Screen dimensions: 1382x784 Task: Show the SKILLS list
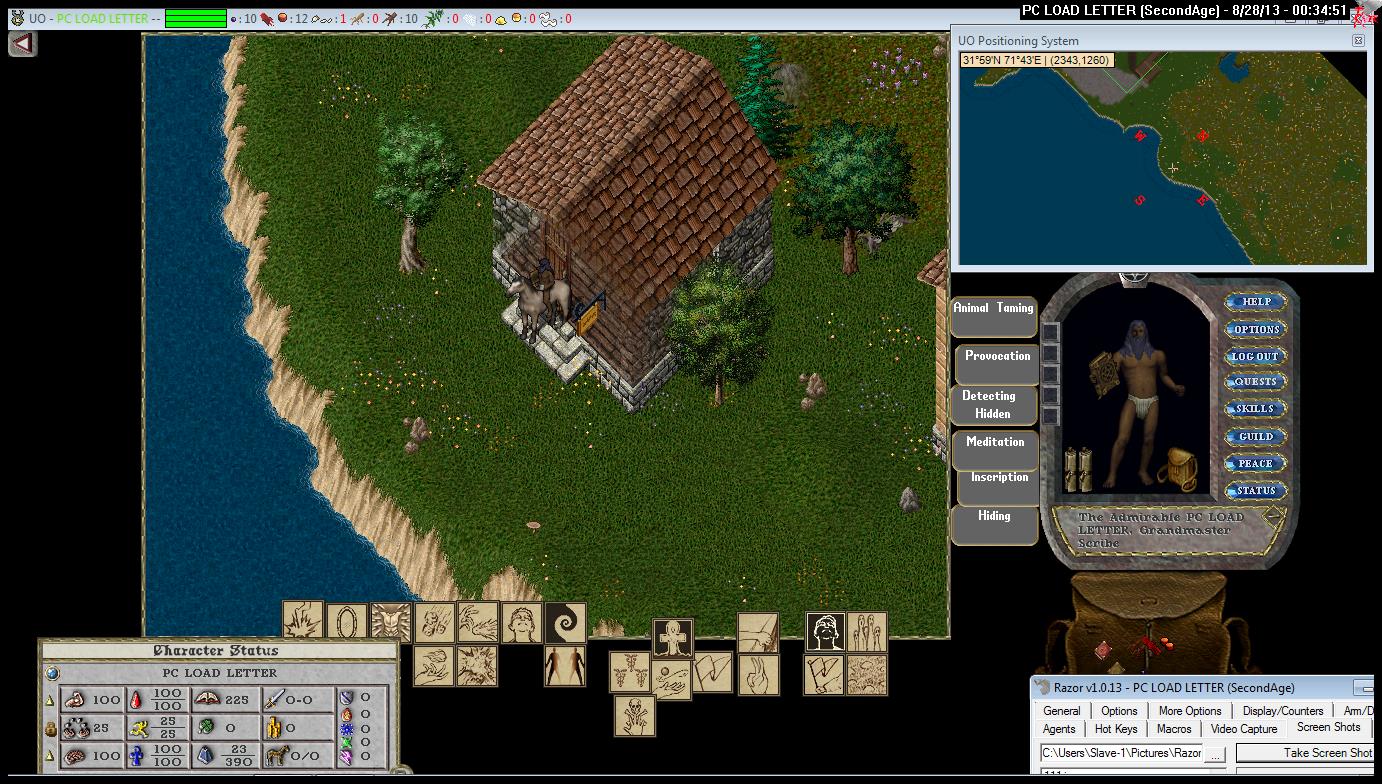(1256, 409)
